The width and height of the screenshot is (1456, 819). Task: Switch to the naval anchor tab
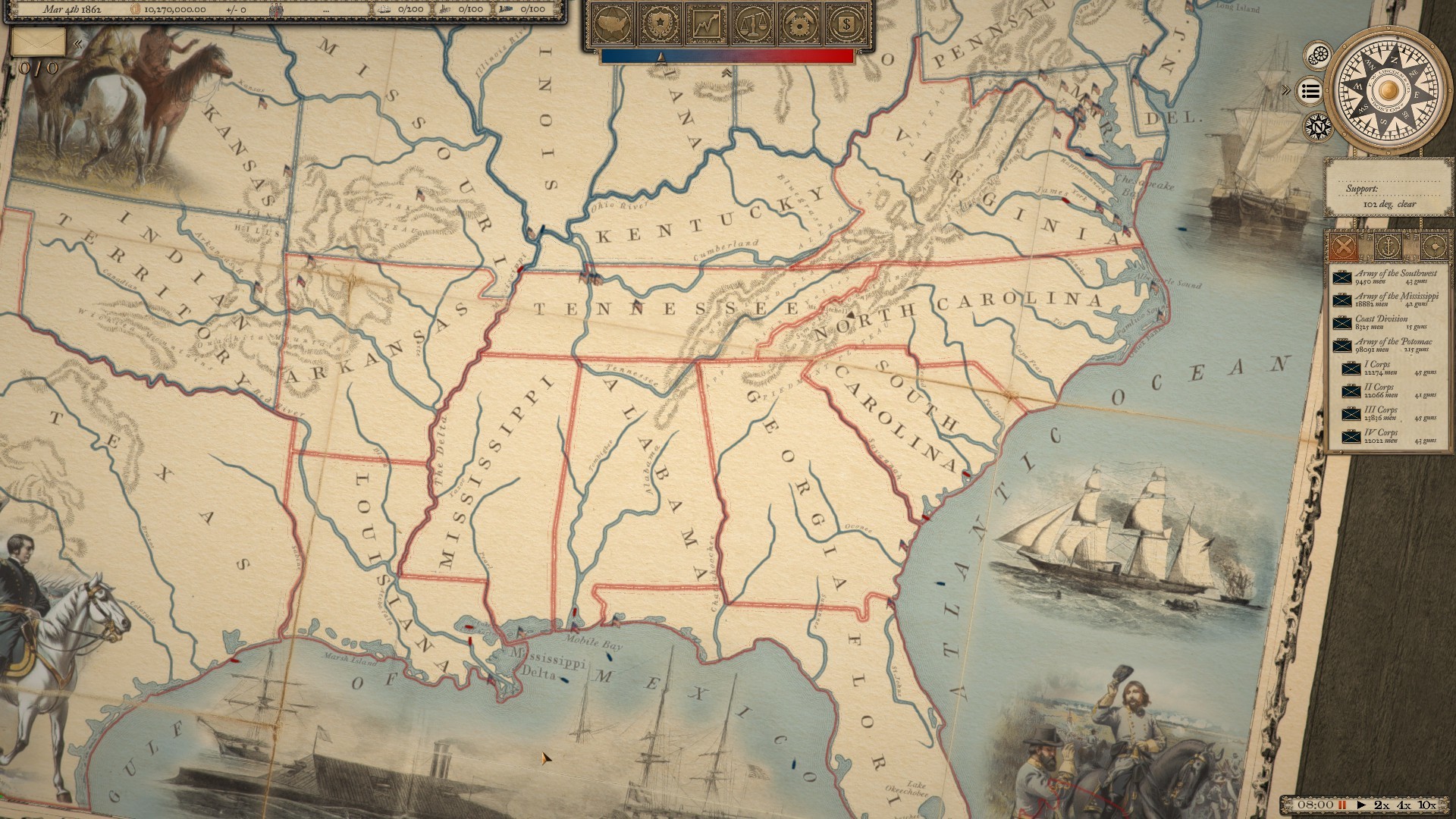click(1388, 246)
